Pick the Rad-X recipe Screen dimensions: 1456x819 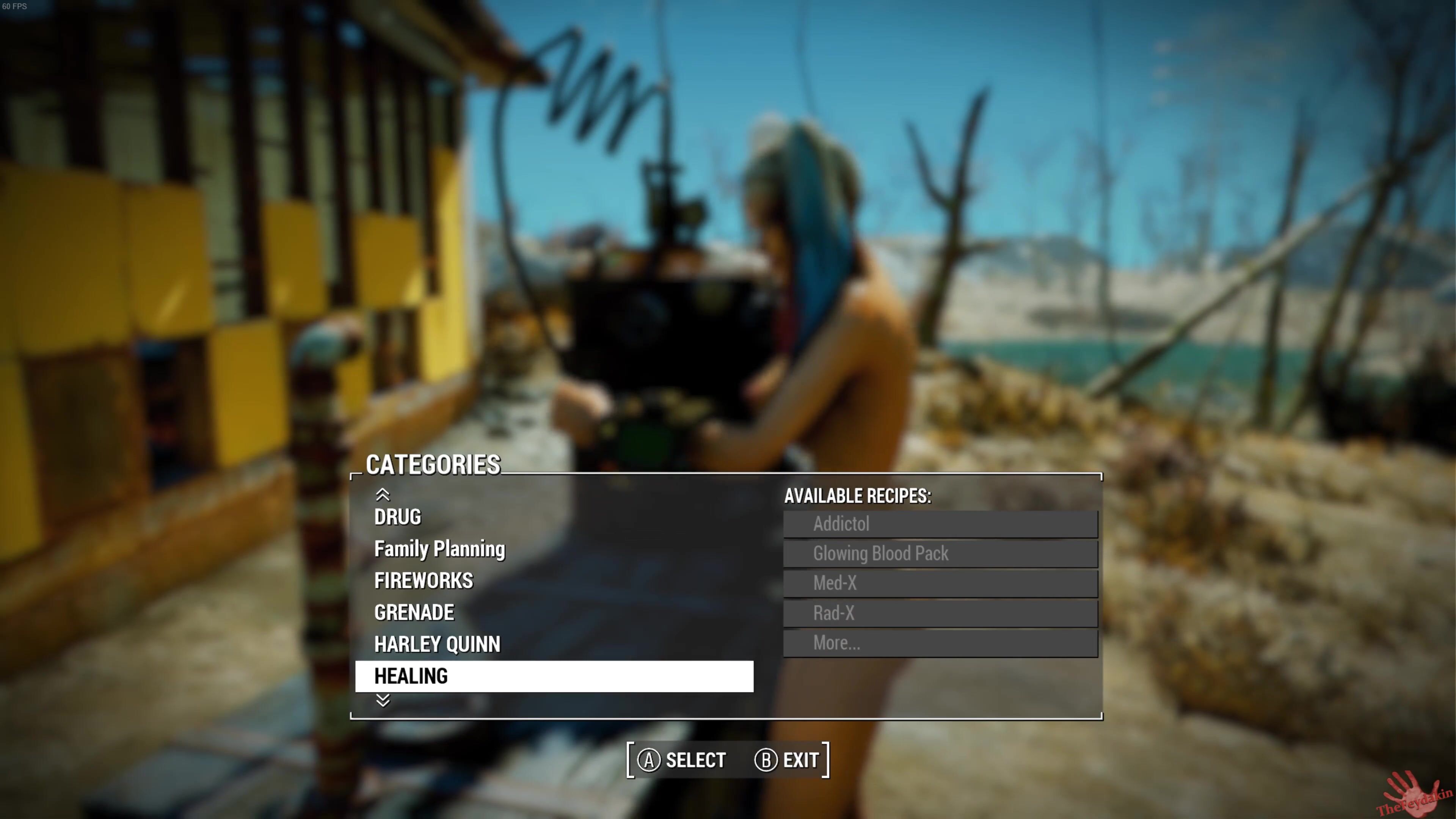[x=940, y=613]
